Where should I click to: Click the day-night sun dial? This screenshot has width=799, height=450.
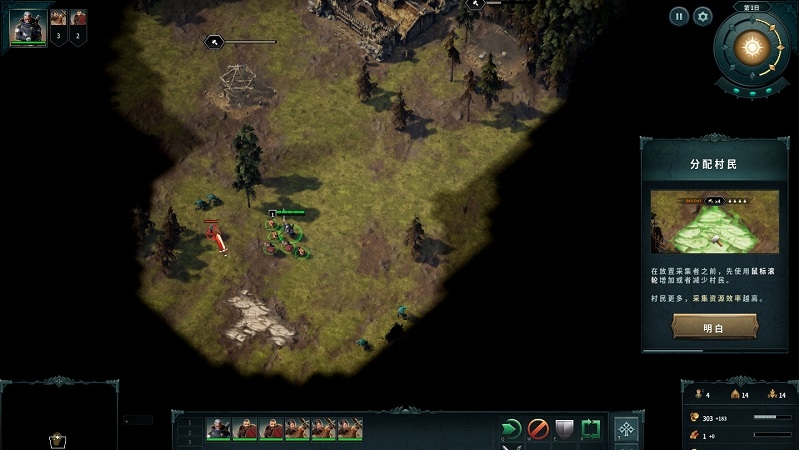pyautogui.click(x=752, y=47)
